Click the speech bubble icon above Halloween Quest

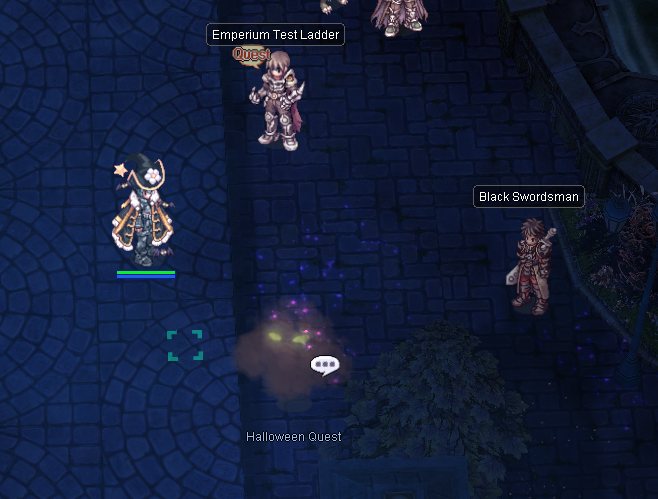(x=324, y=365)
